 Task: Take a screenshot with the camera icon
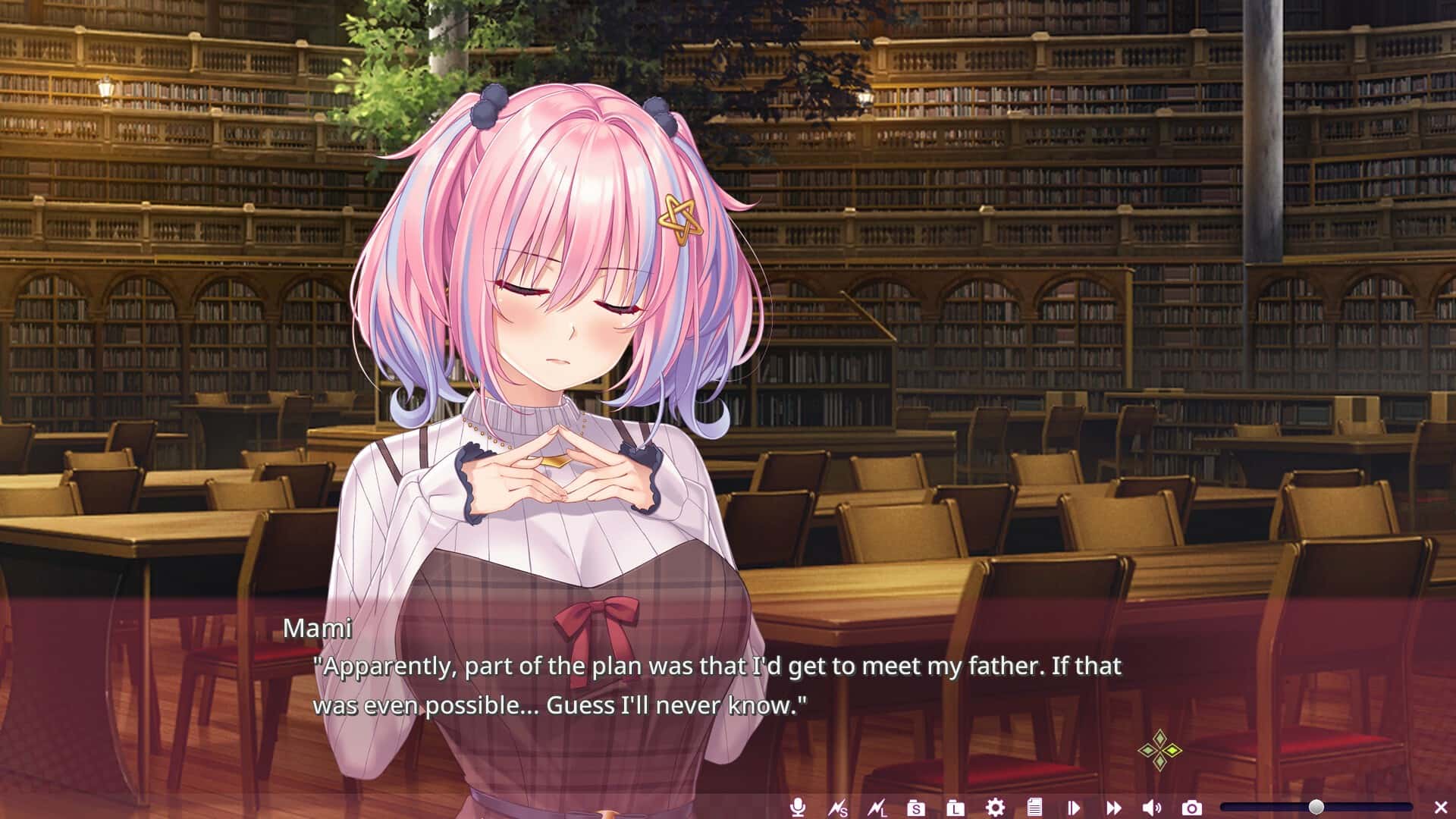coord(1193,807)
